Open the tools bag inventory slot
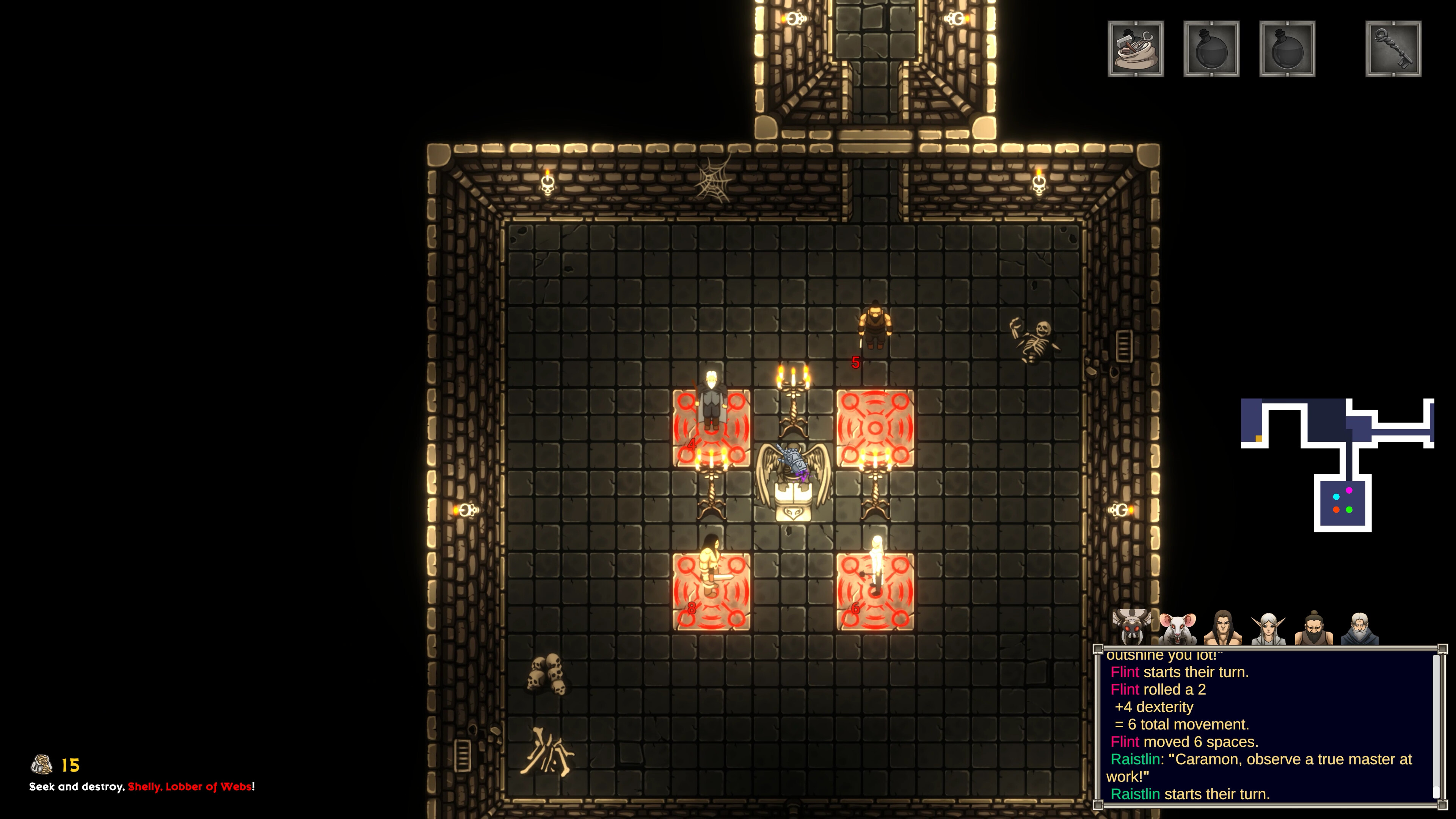 pyautogui.click(x=1137, y=49)
